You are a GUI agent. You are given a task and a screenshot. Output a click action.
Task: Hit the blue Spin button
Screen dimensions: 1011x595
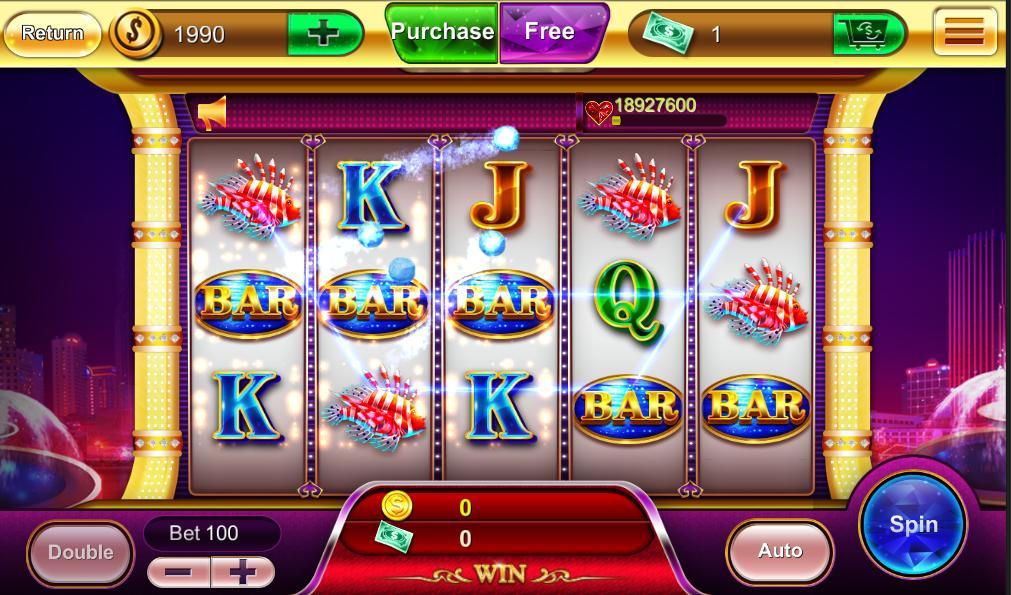[x=913, y=524]
